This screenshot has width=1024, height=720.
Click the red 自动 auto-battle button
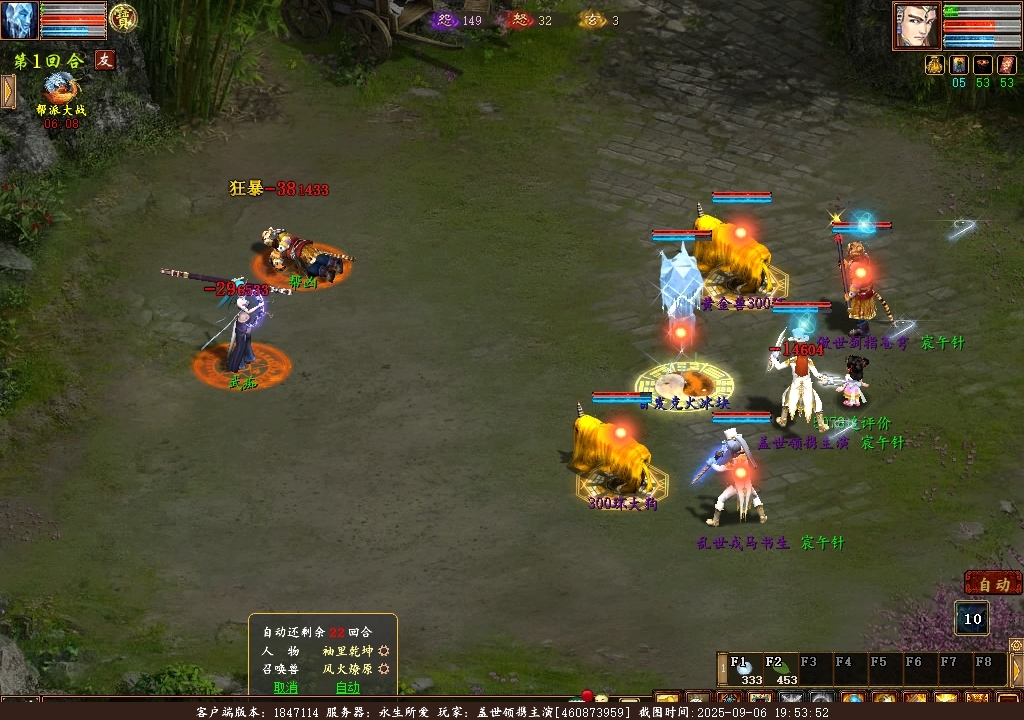[x=993, y=584]
